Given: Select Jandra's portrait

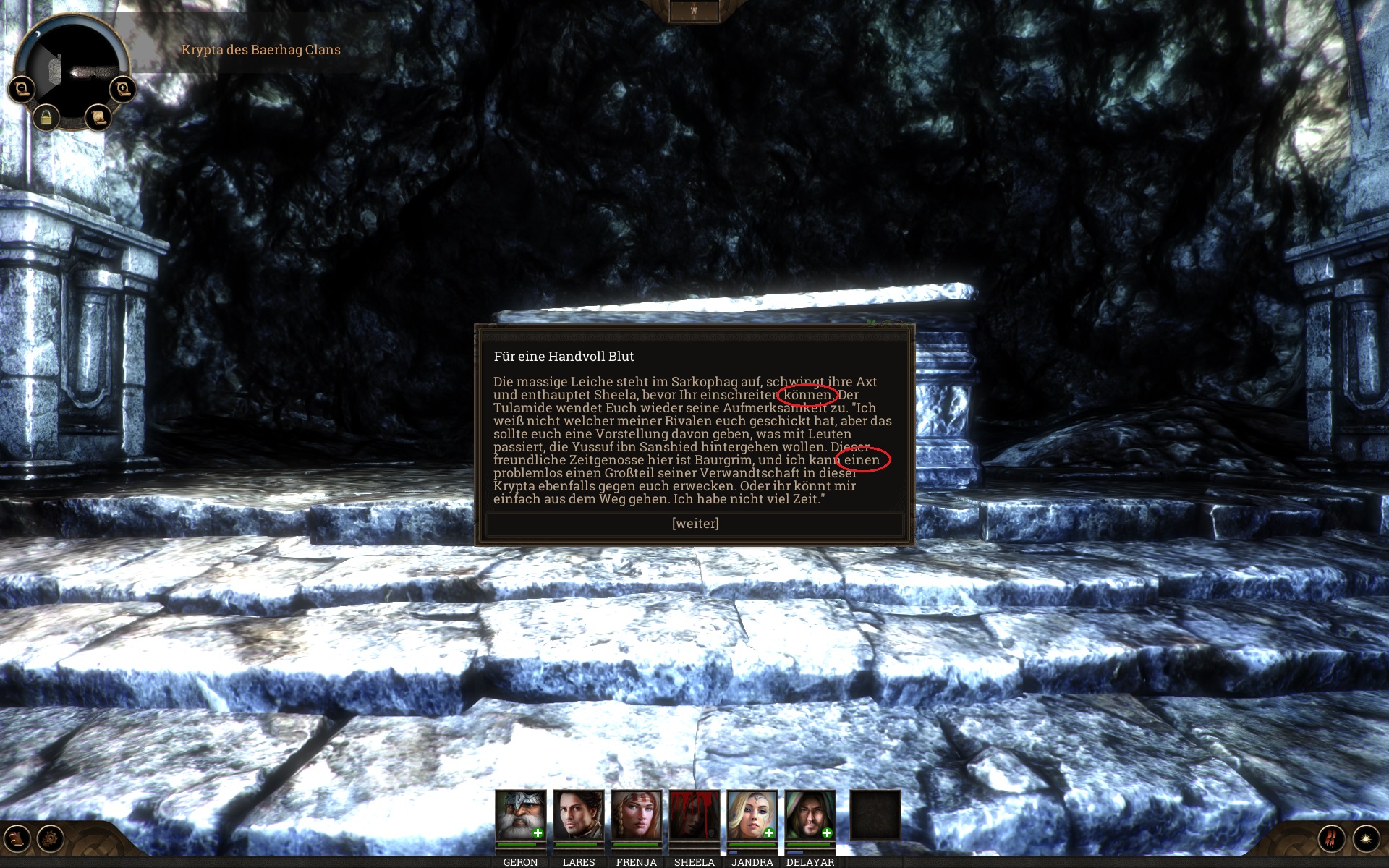Looking at the screenshot, I should (x=752, y=816).
